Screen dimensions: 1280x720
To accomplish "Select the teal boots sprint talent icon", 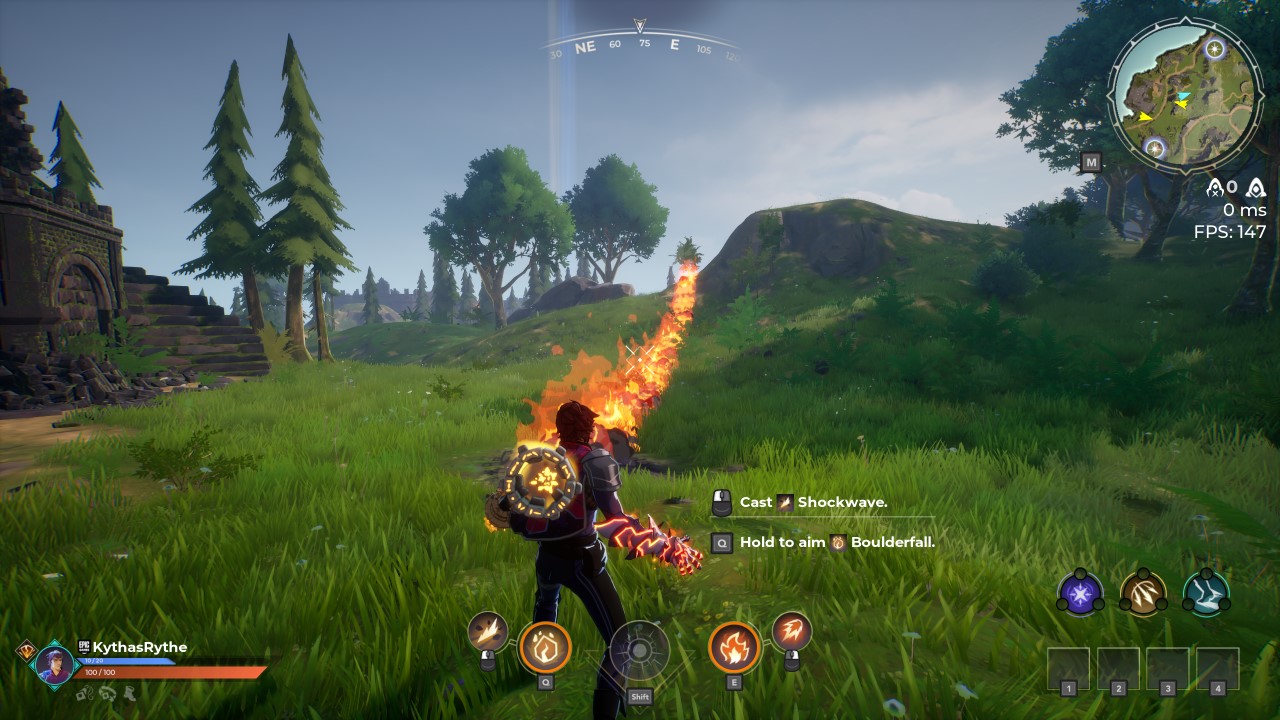I will click(1206, 593).
